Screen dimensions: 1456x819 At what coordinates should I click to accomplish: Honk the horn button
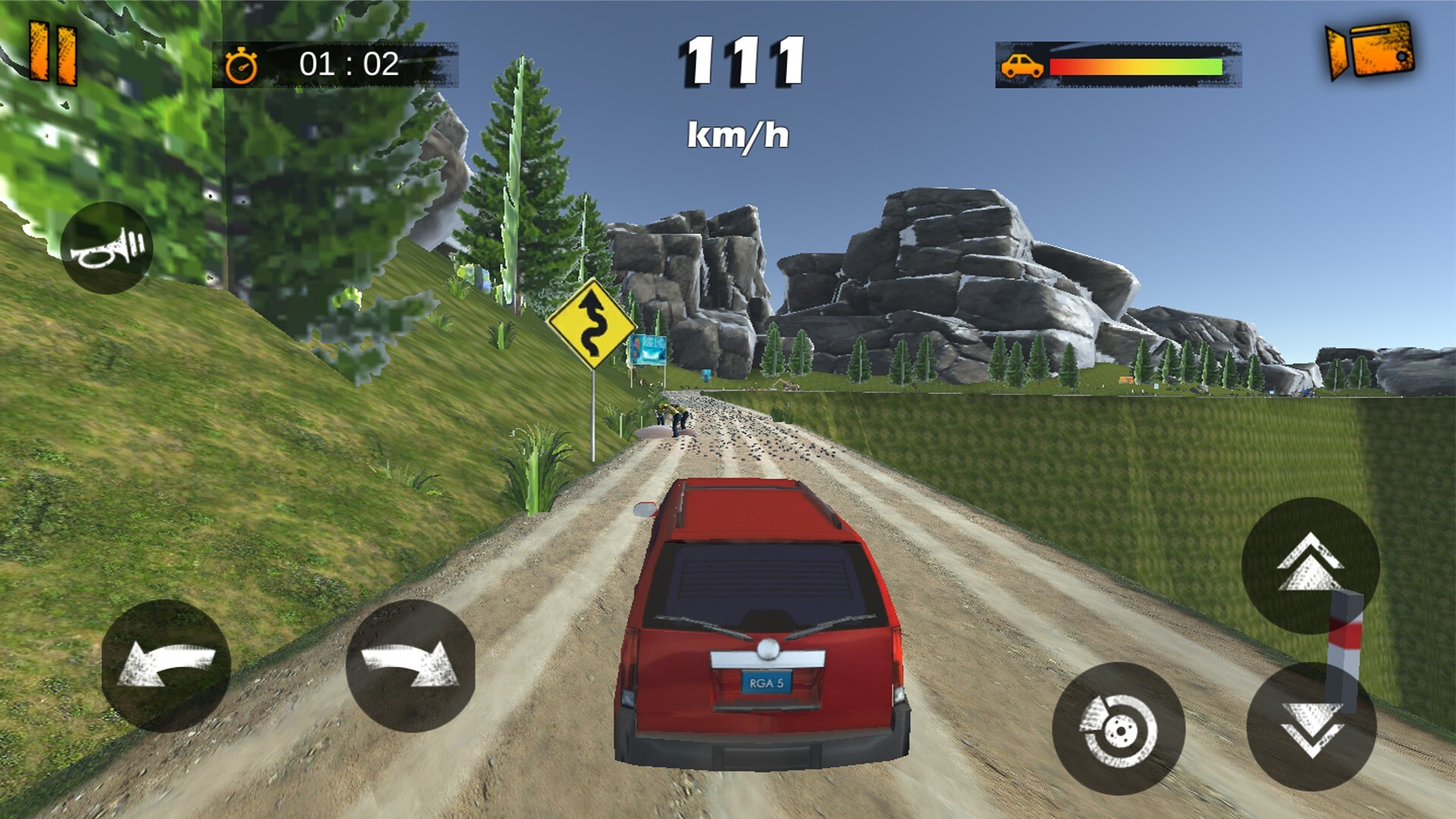click(x=106, y=248)
